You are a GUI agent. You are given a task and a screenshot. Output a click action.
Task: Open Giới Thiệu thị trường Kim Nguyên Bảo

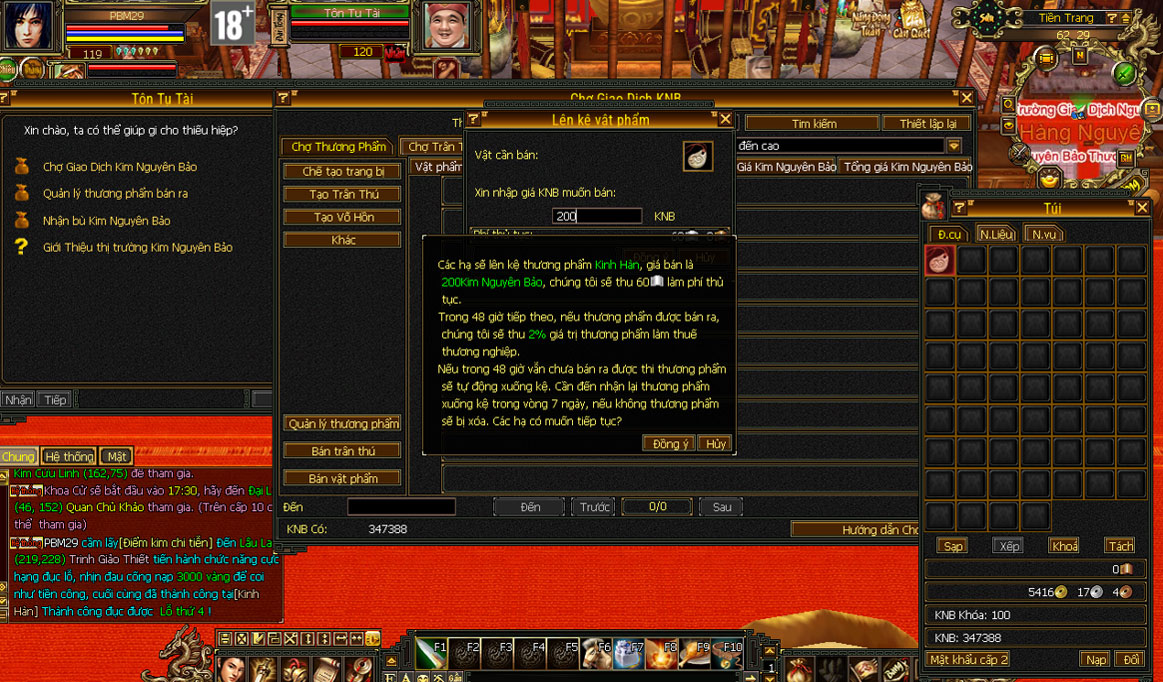tap(137, 247)
